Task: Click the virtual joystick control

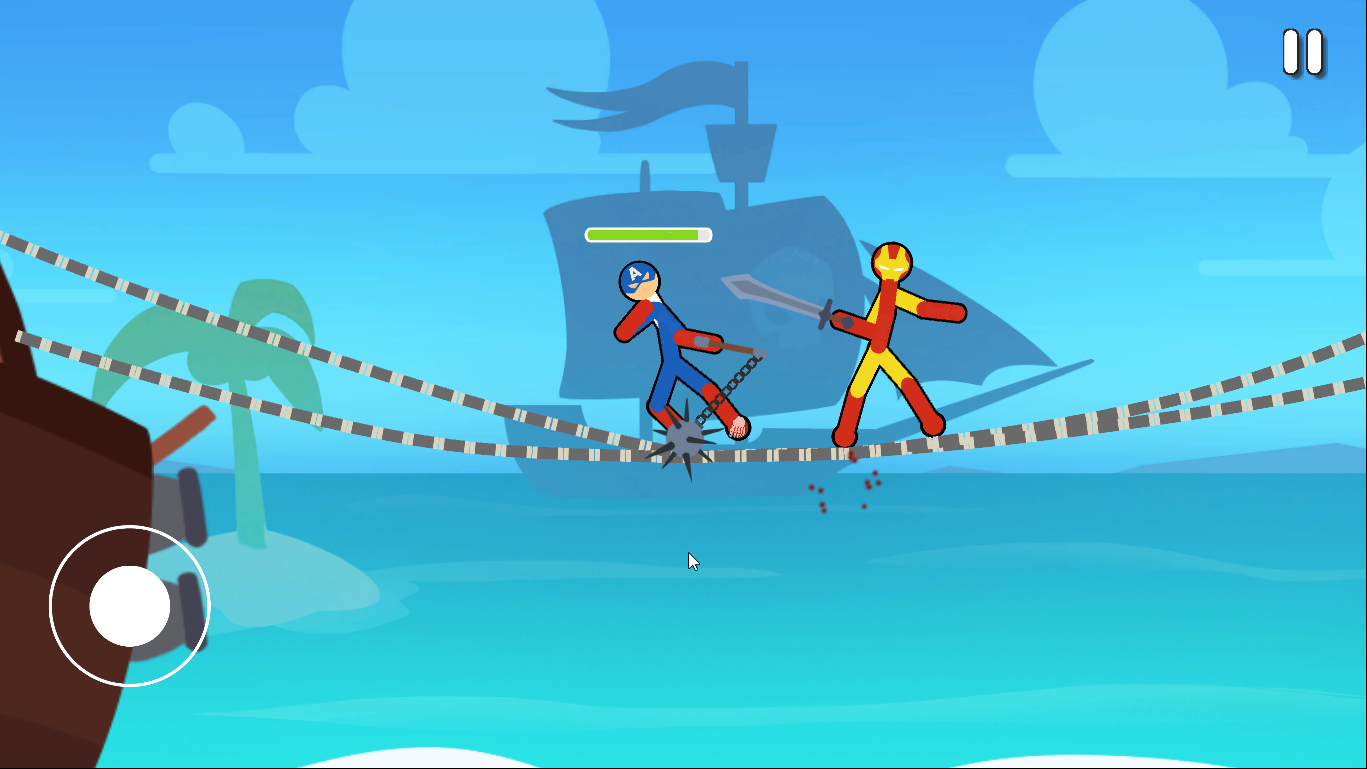Action: pyautogui.click(x=127, y=605)
